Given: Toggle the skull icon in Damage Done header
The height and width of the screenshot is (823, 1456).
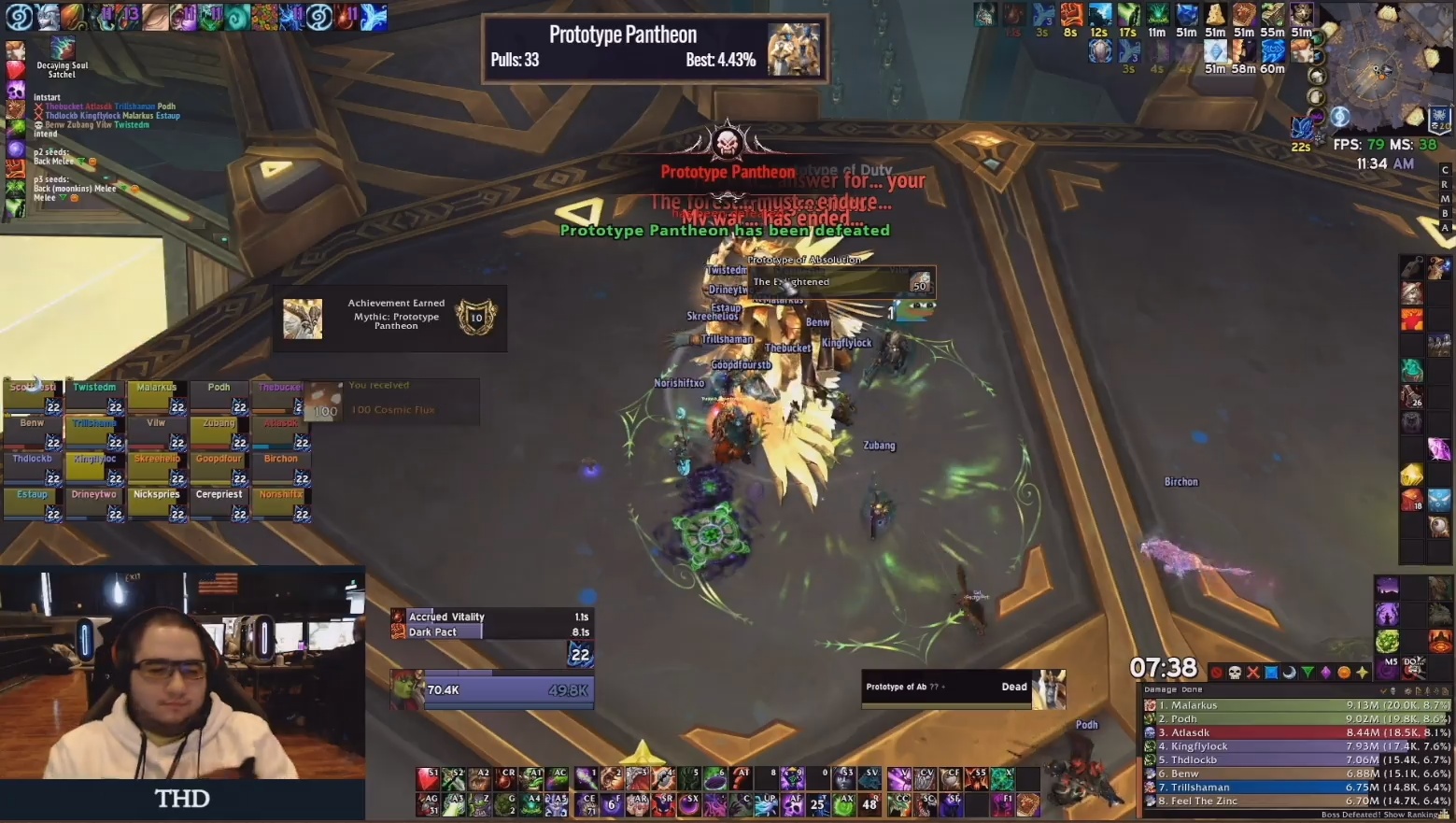Looking at the screenshot, I should [1395, 691].
